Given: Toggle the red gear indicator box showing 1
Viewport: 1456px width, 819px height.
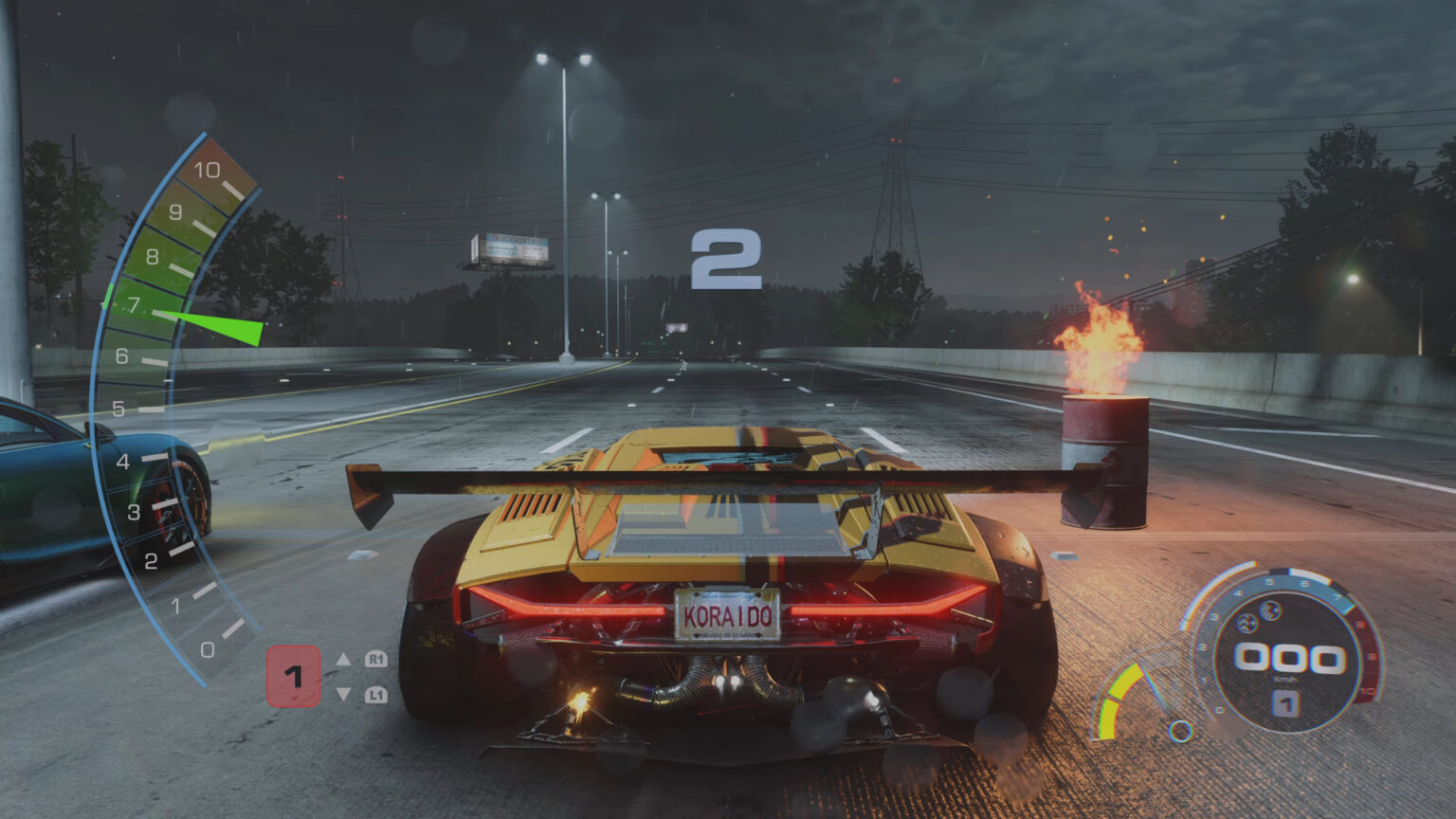Looking at the screenshot, I should [293, 676].
